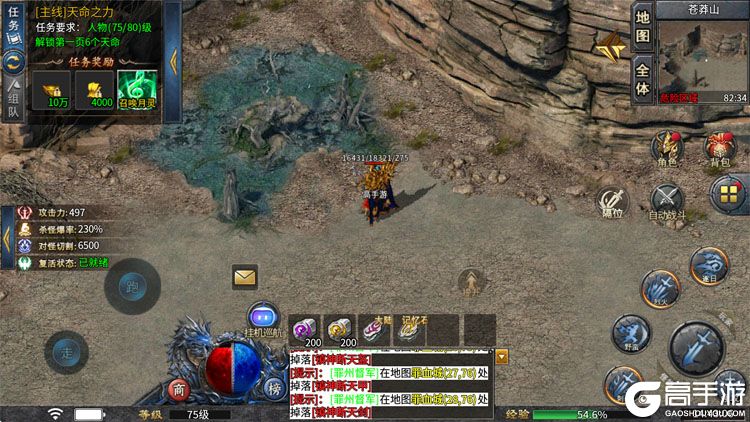Activate the 隔位 skill button
This screenshot has height=422, width=750.
point(612,200)
